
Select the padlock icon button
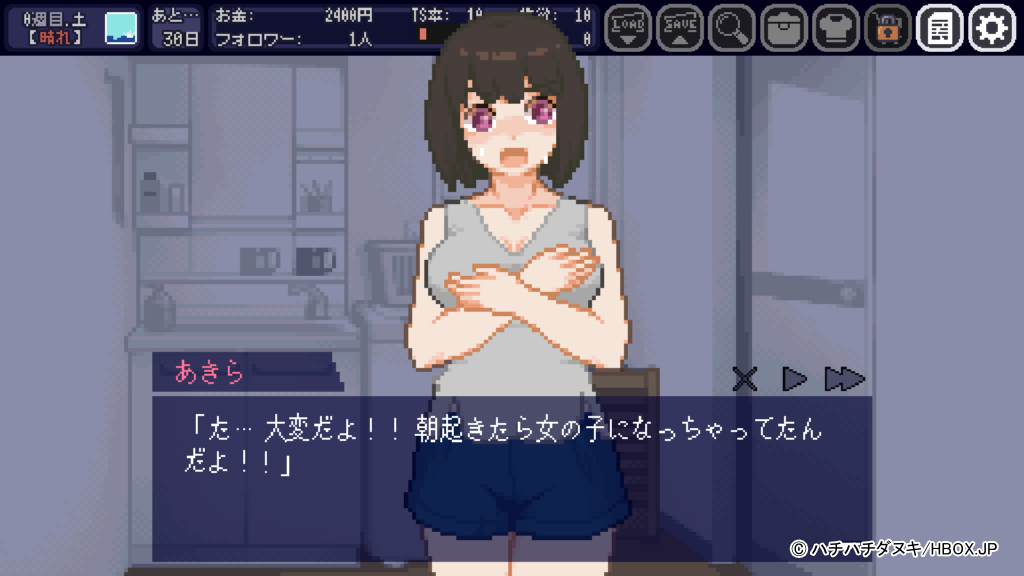[x=888, y=28]
